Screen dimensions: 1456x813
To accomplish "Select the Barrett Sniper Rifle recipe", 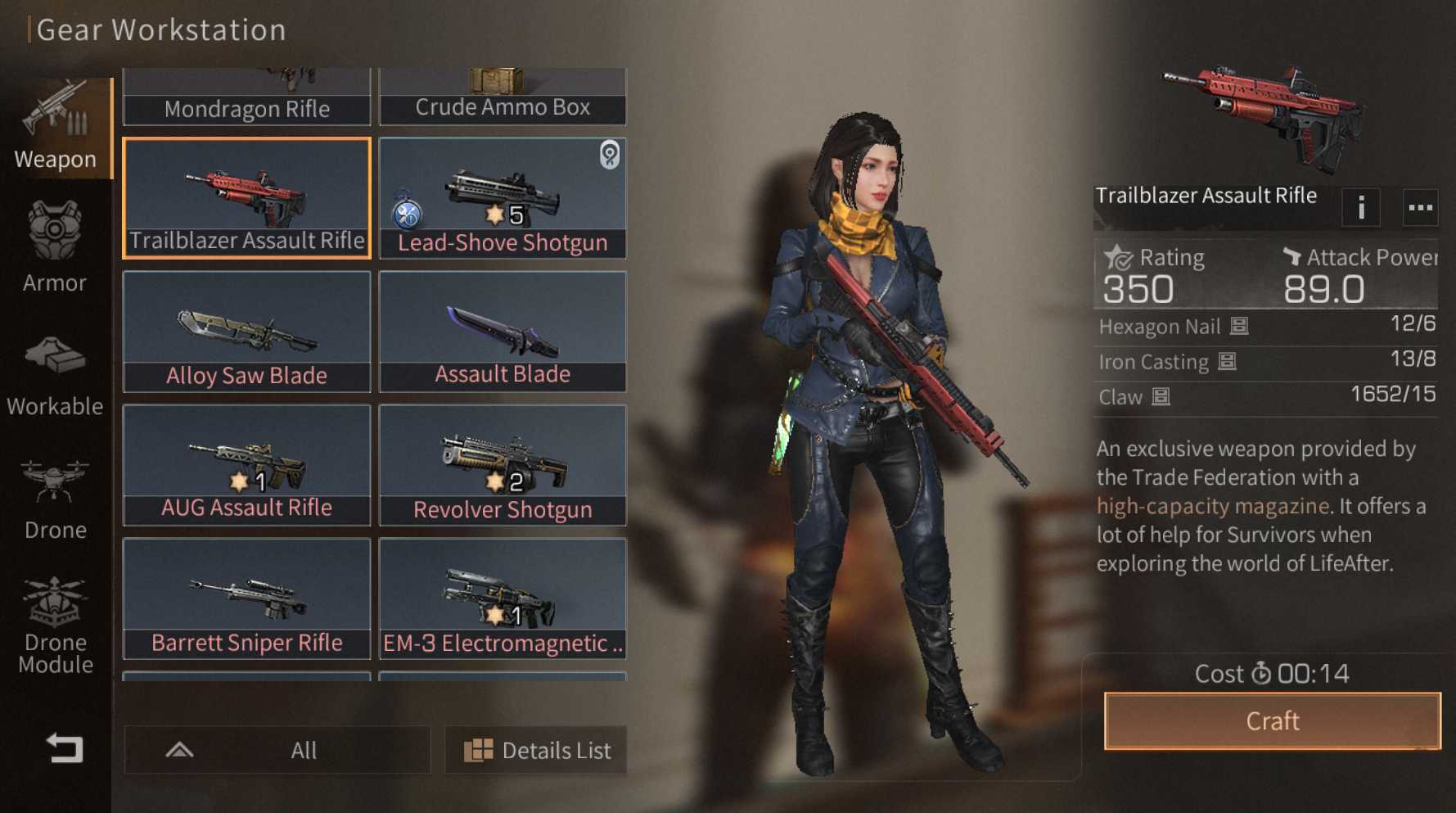I will pyautogui.click(x=246, y=598).
